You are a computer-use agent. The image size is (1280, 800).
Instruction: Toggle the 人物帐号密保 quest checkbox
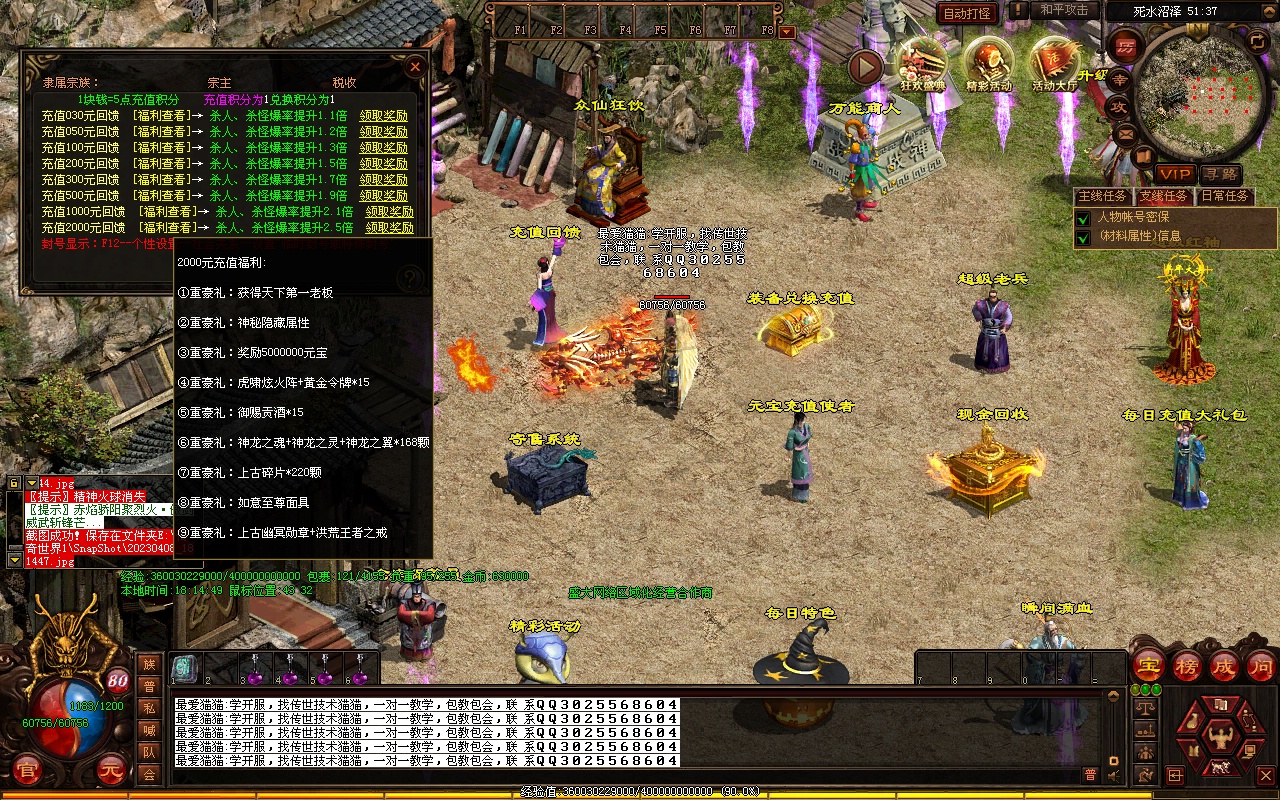(1083, 217)
